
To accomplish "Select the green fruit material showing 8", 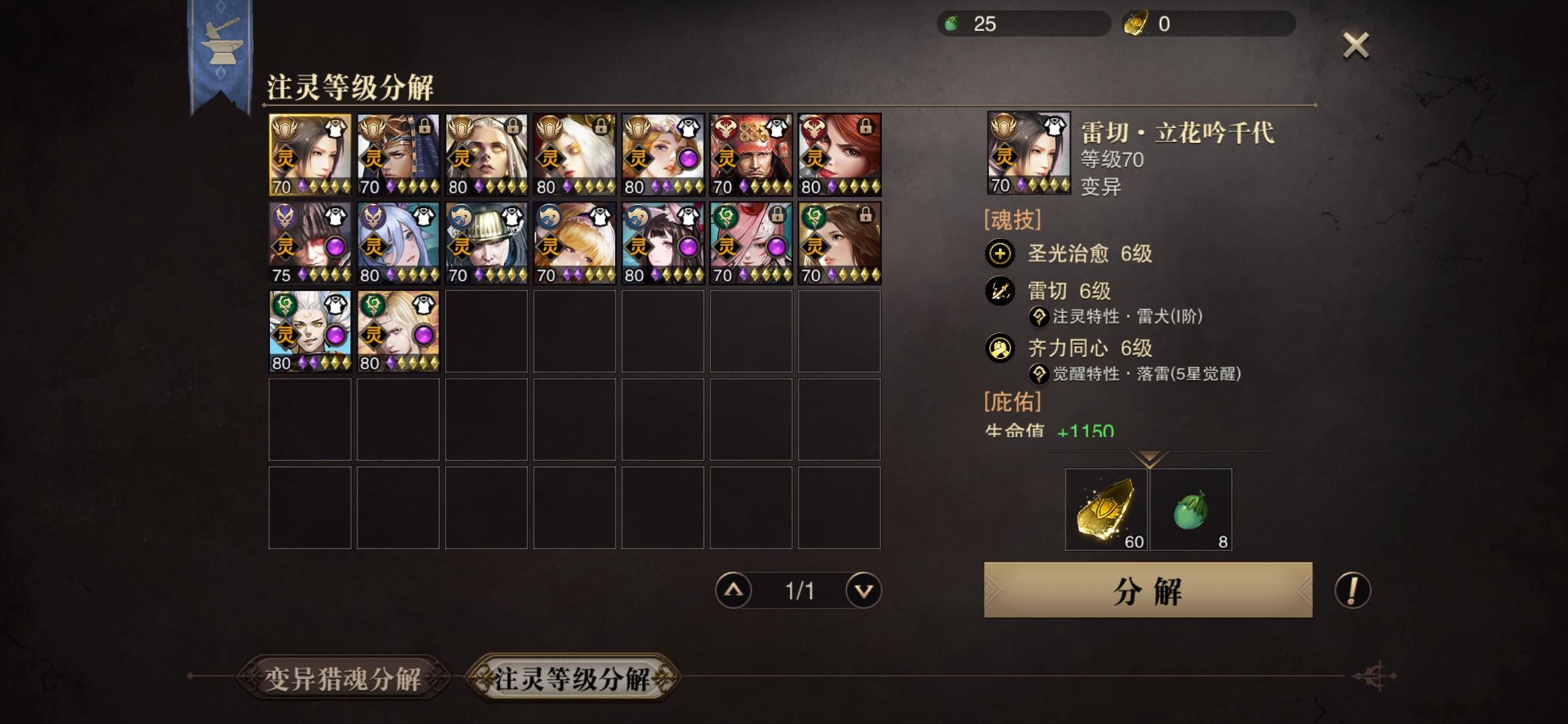I will (1191, 511).
